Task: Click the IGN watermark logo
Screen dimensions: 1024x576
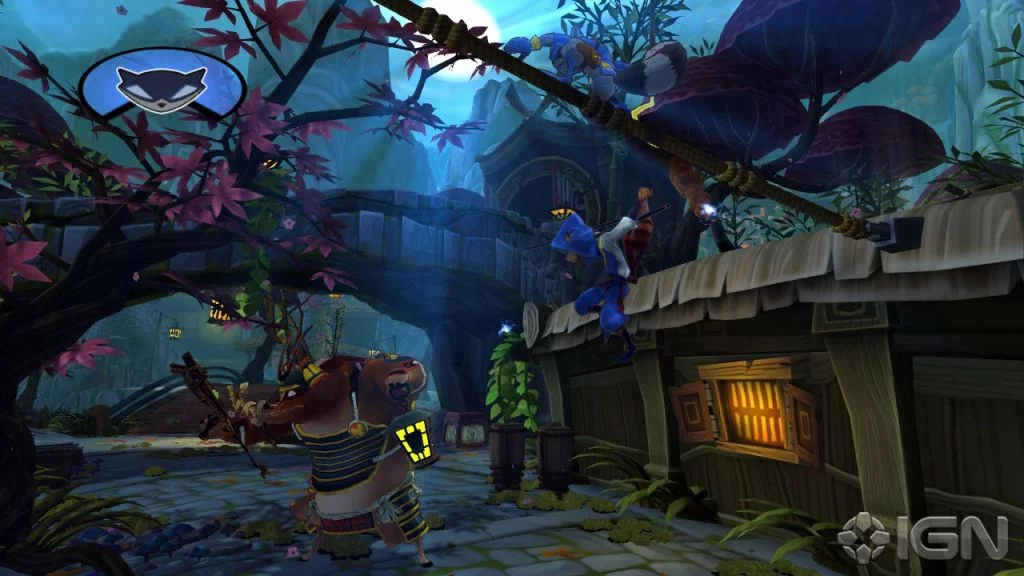Action: (920, 536)
